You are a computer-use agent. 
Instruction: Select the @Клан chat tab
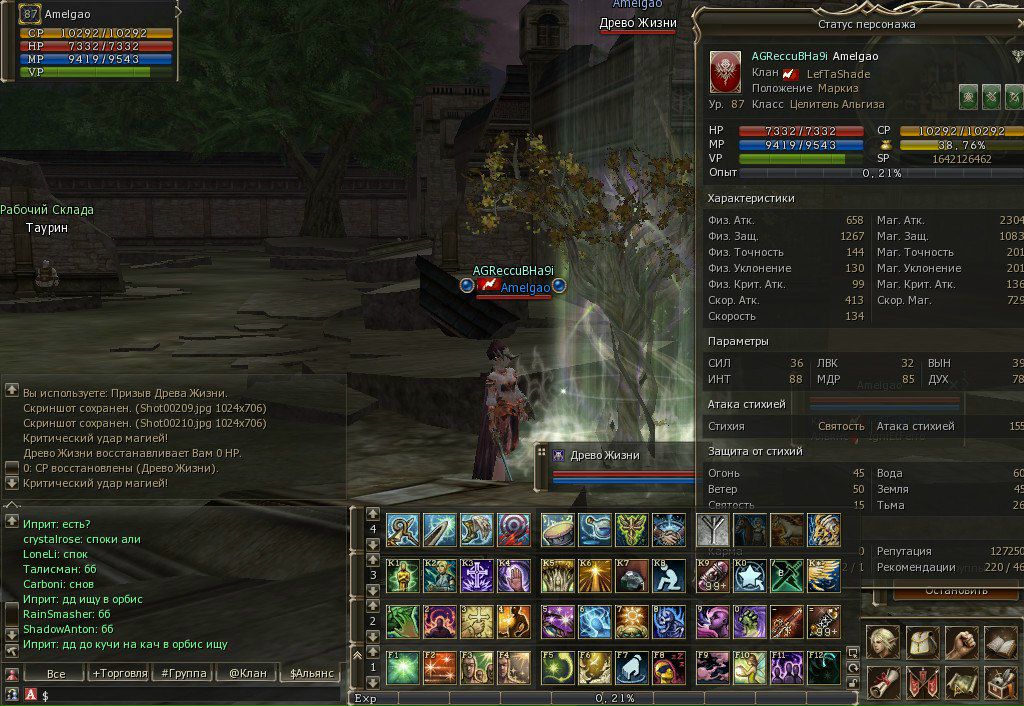pos(247,673)
